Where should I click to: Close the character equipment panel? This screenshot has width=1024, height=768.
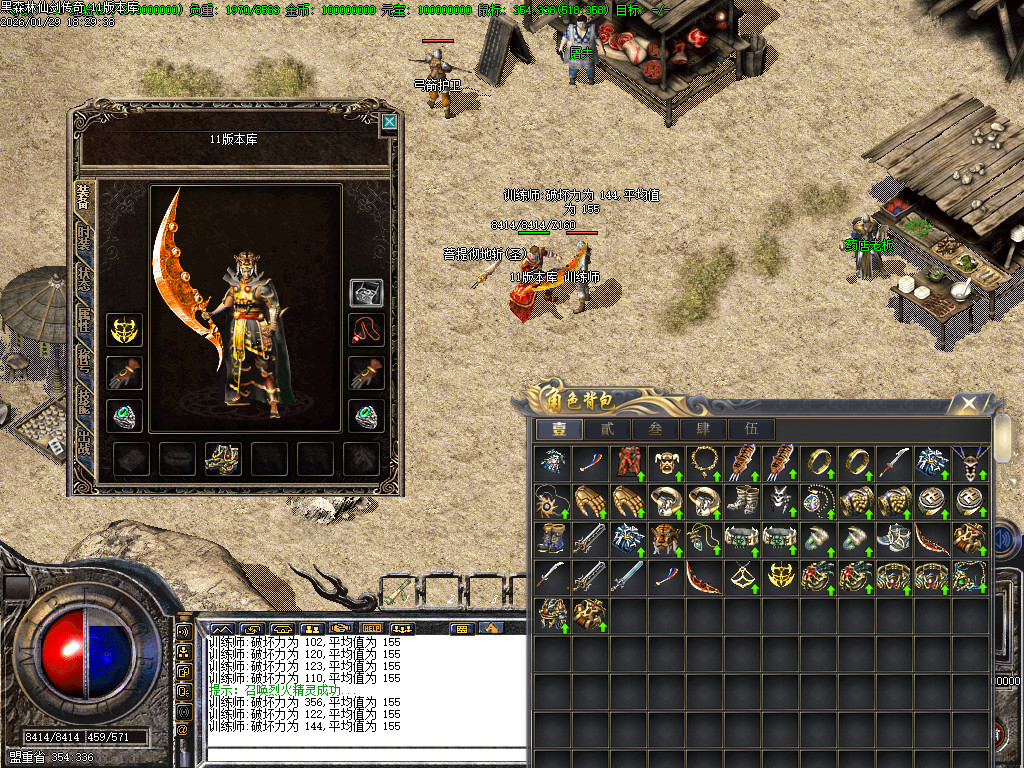tap(389, 123)
